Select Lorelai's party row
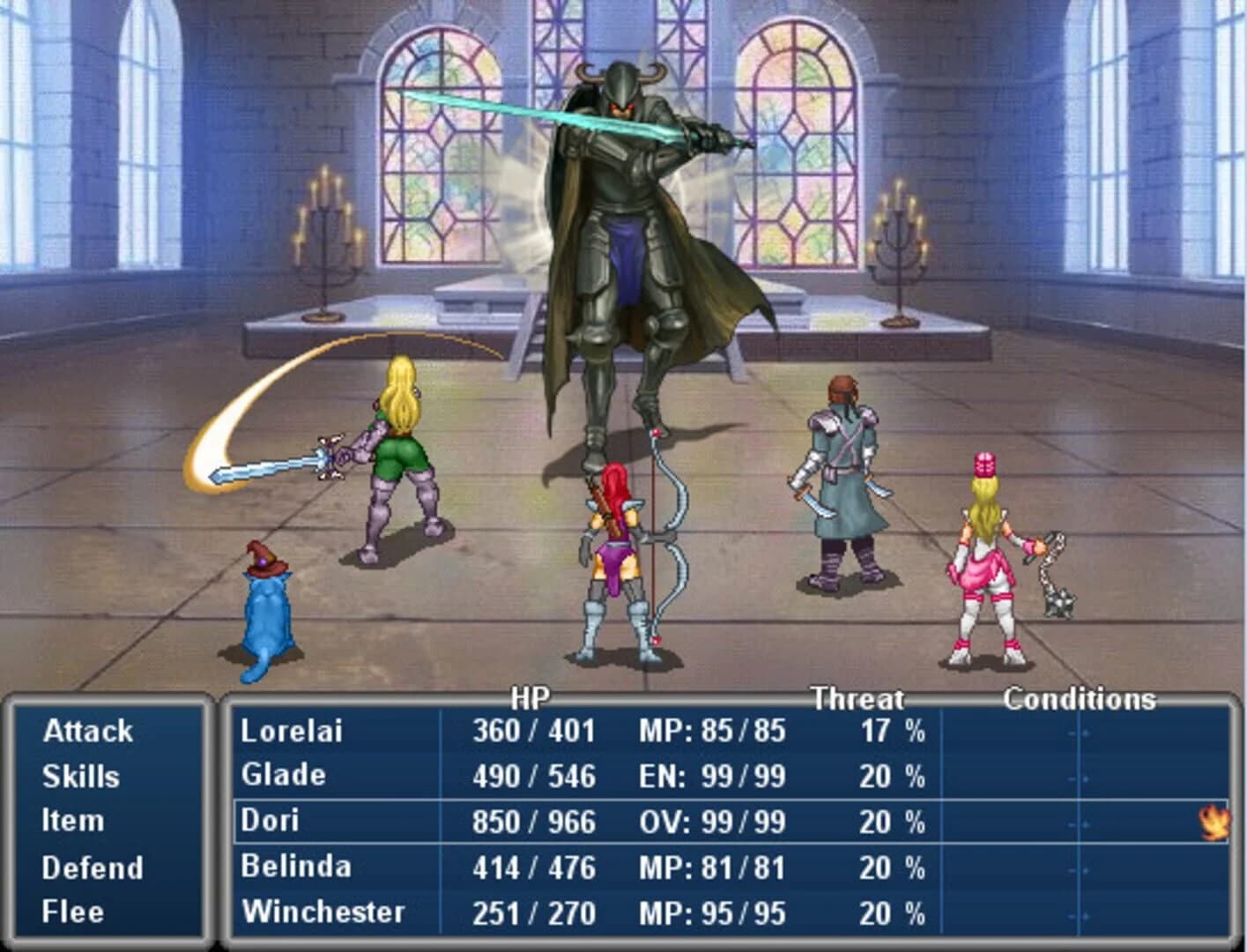 291,731
